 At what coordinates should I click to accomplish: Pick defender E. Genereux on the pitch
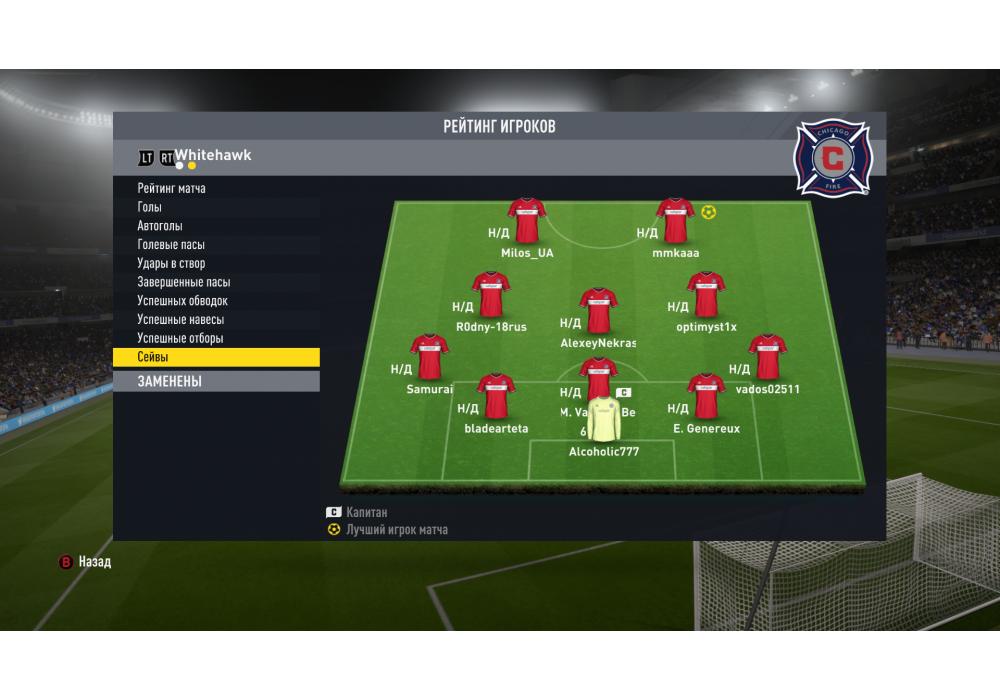(706, 398)
